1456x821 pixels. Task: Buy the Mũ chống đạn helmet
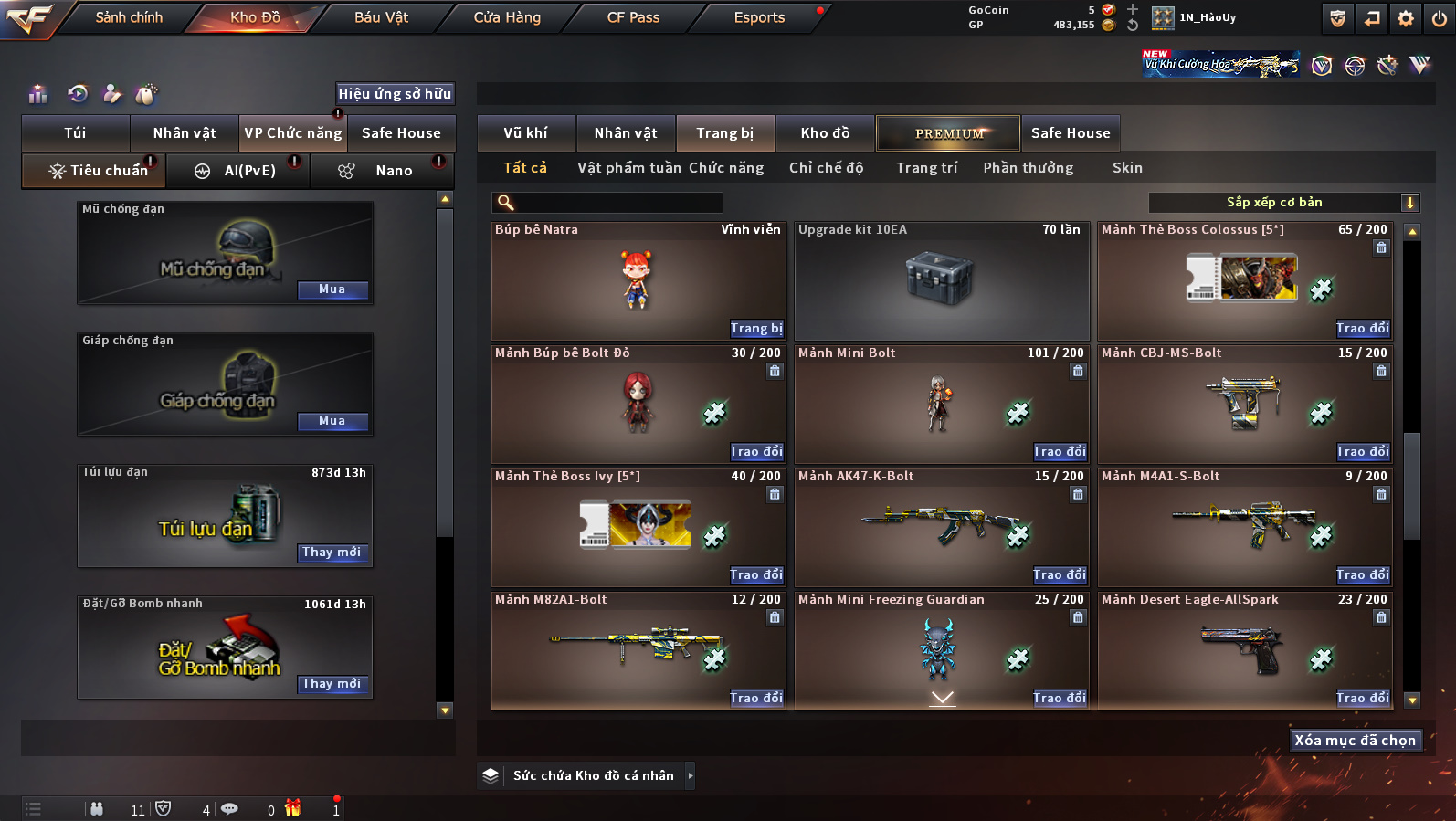click(x=332, y=289)
